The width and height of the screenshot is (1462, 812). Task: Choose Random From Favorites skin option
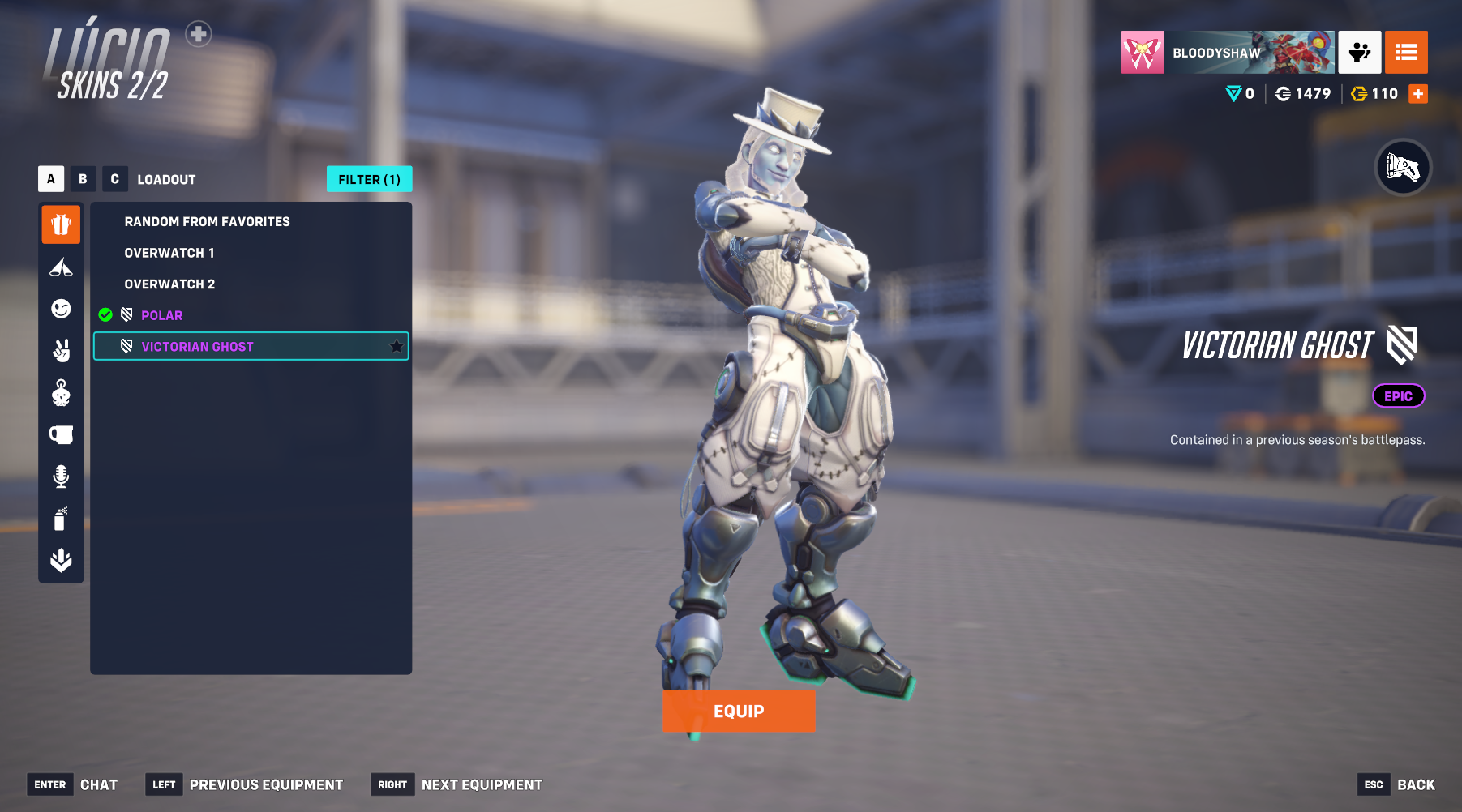[x=207, y=221]
